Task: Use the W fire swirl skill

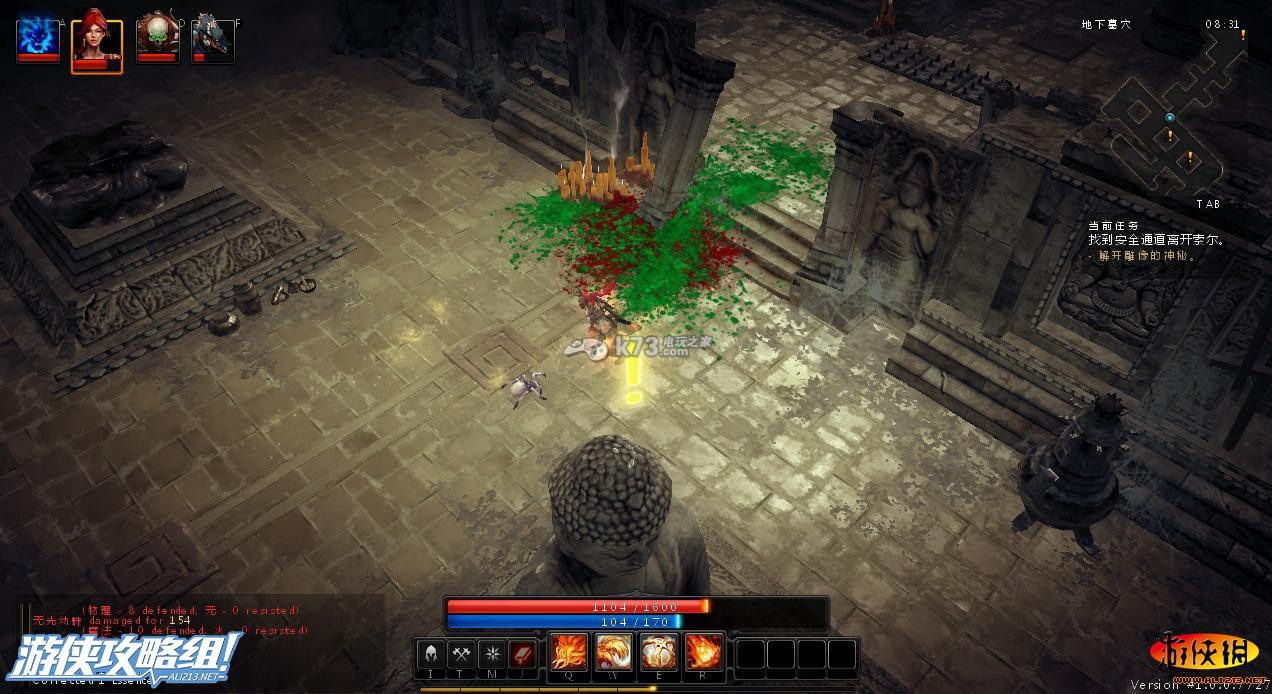Action: pyautogui.click(x=613, y=654)
